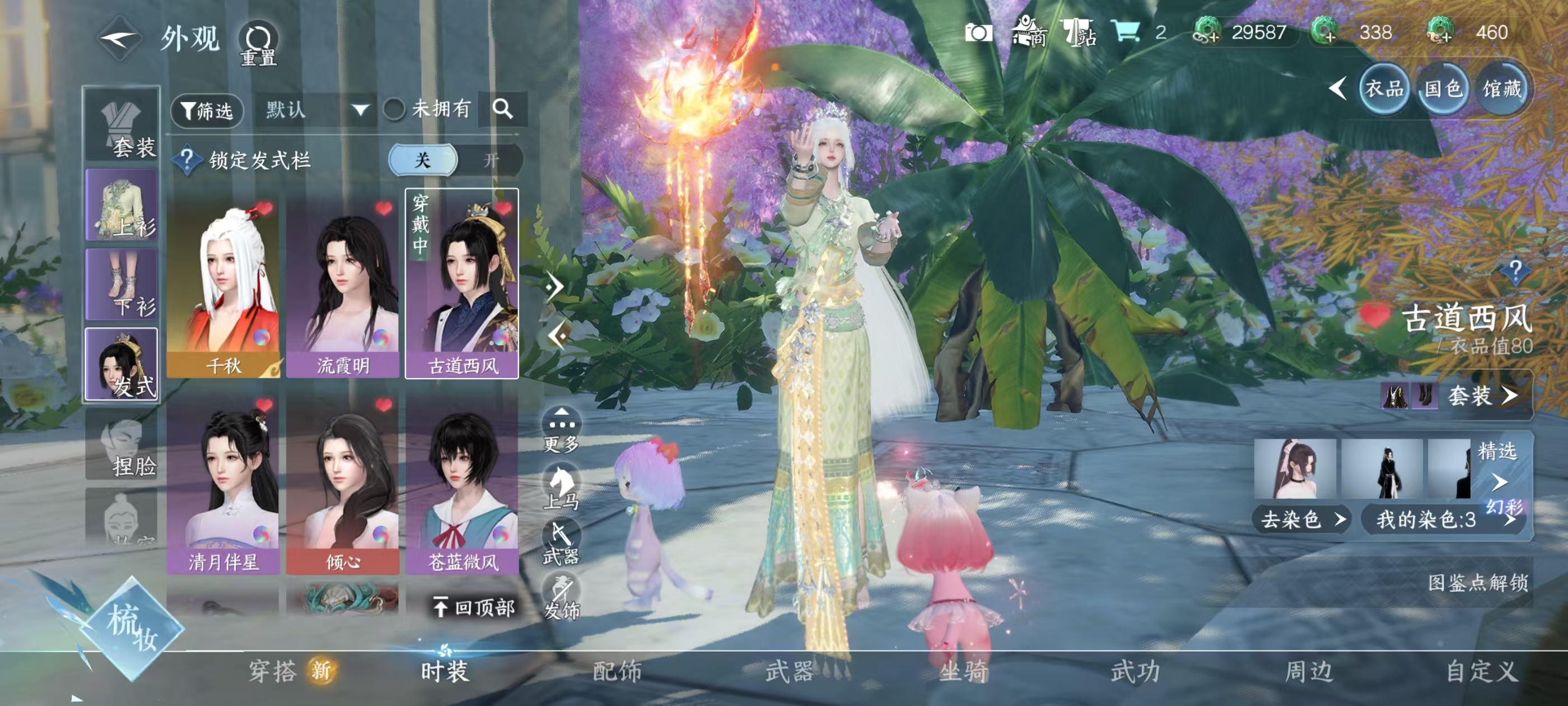This screenshot has width=1568, height=706.
Task: Open the 馆藏 collection button
Action: click(1502, 90)
